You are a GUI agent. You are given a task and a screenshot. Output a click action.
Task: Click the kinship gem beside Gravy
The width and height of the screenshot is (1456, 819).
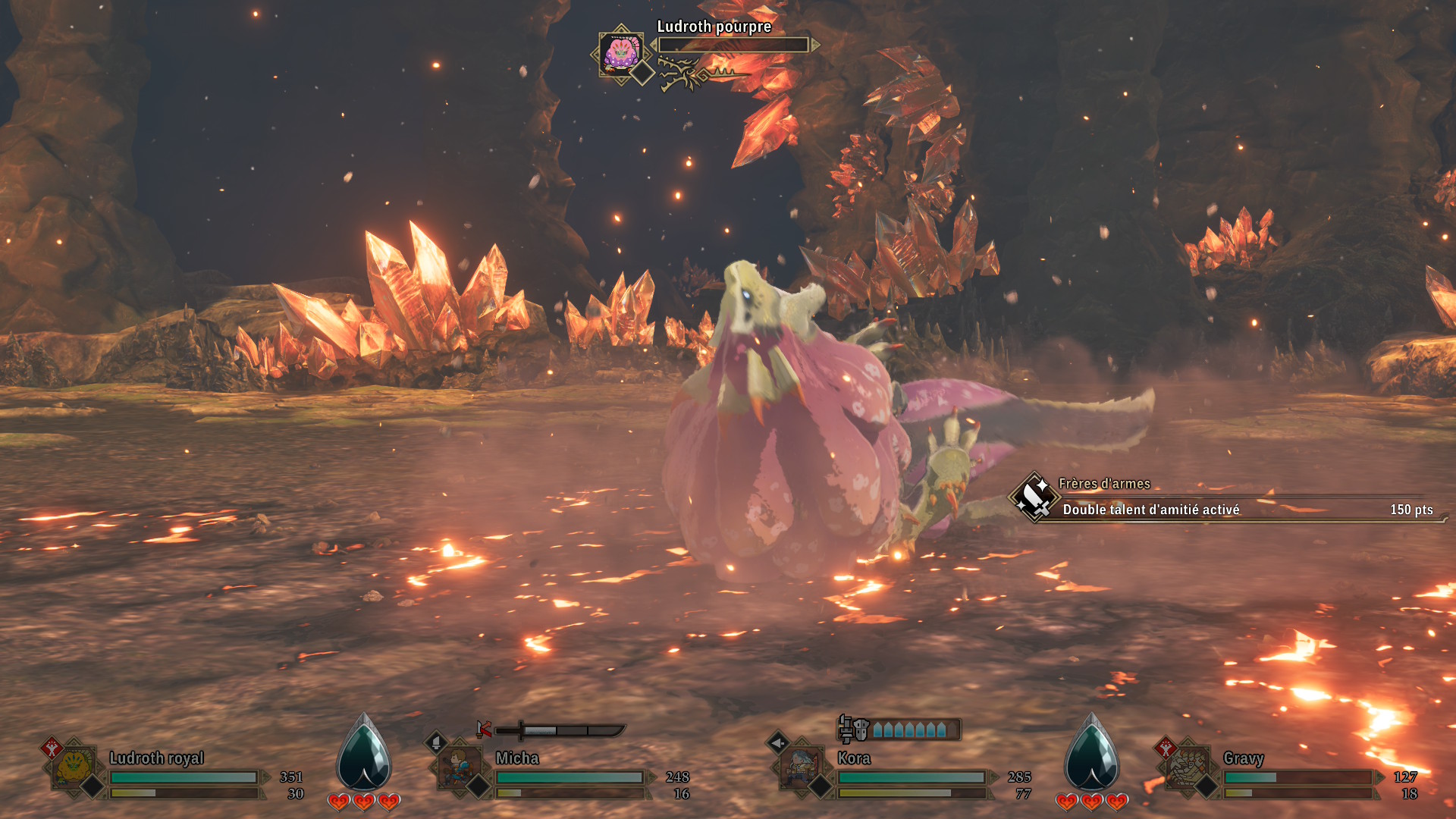point(1091,755)
